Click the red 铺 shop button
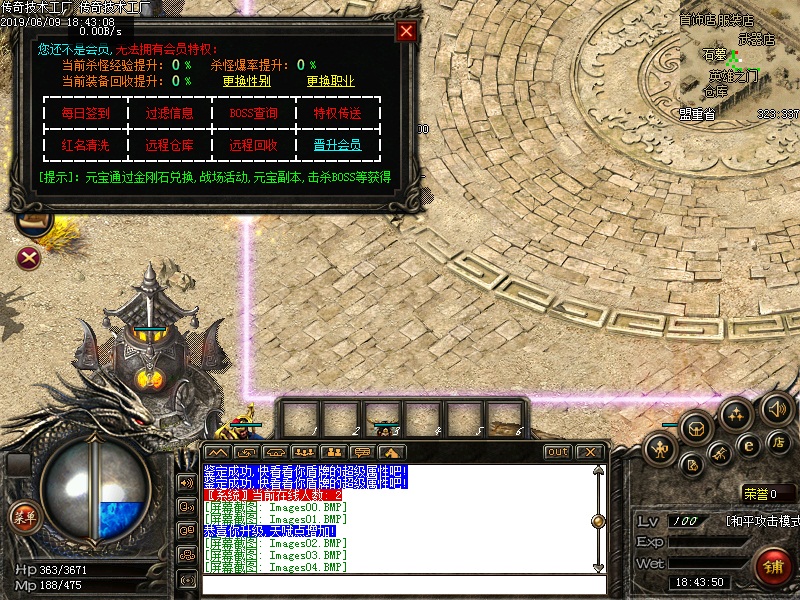This screenshot has height=600, width=800. (773, 567)
